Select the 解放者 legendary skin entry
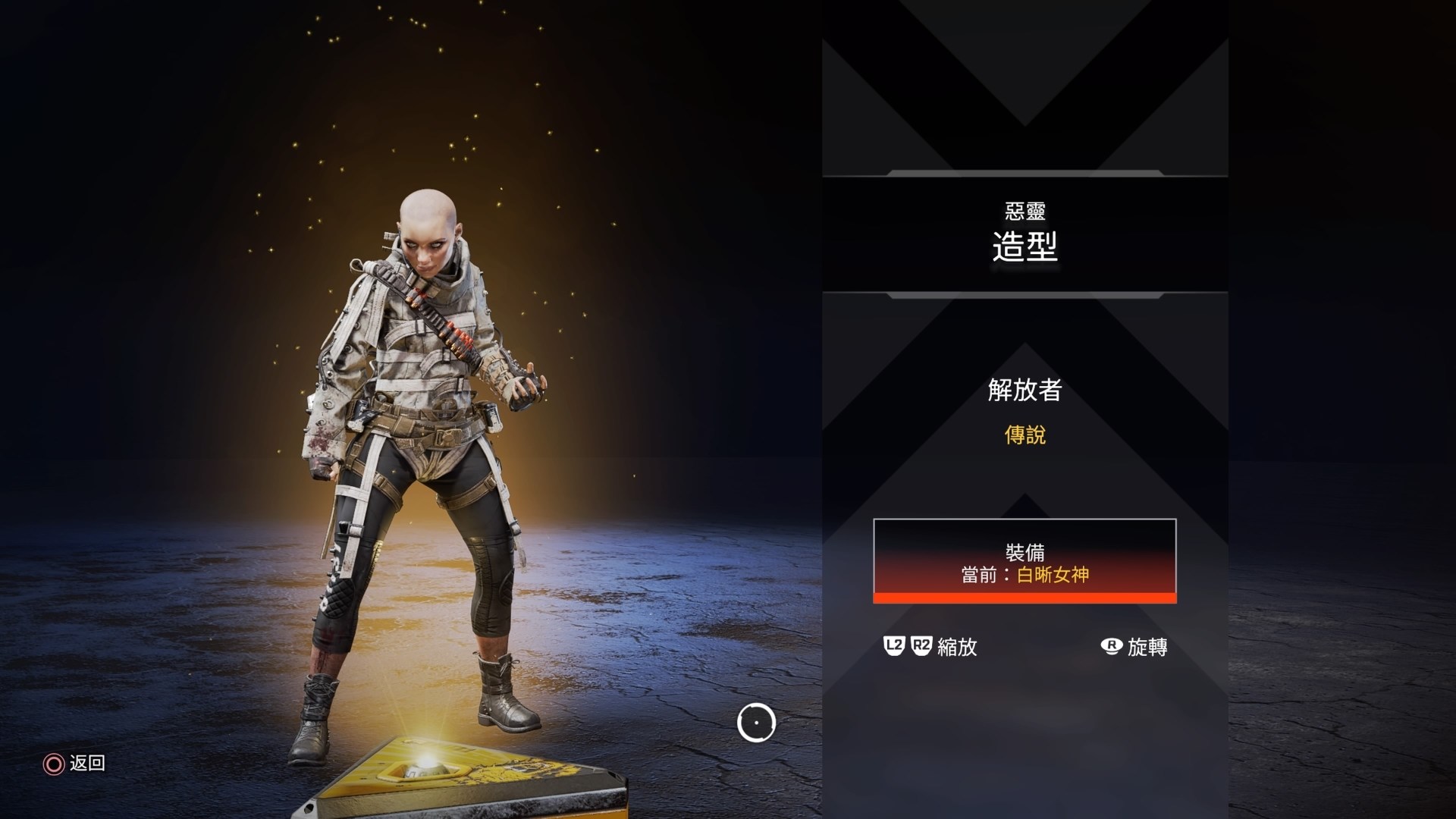Image resolution: width=1456 pixels, height=819 pixels. click(x=1024, y=391)
